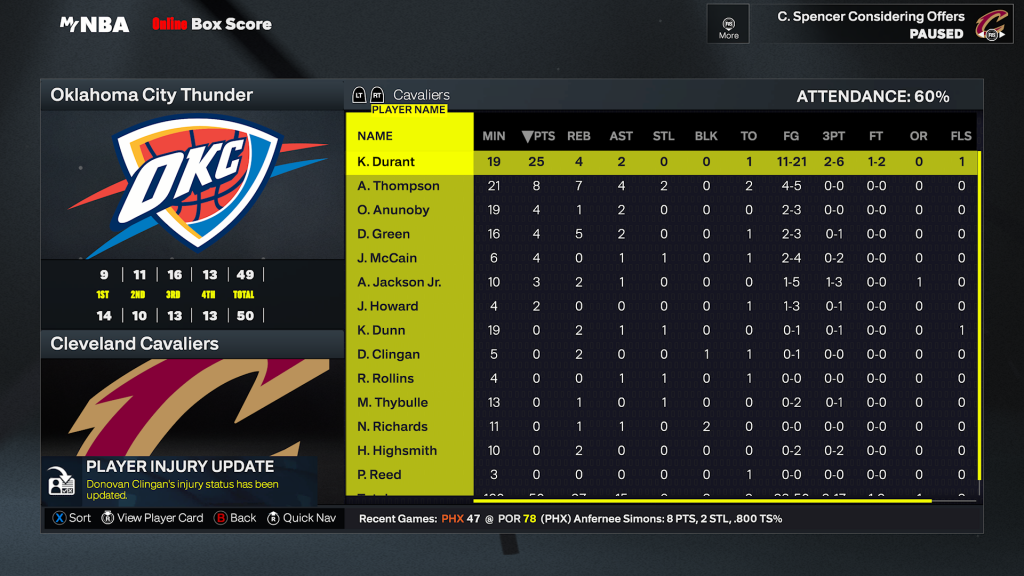Image resolution: width=1024 pixels, height=576 pixels.
Task: Select A. Thompson's player row
Action: (398, 186)
